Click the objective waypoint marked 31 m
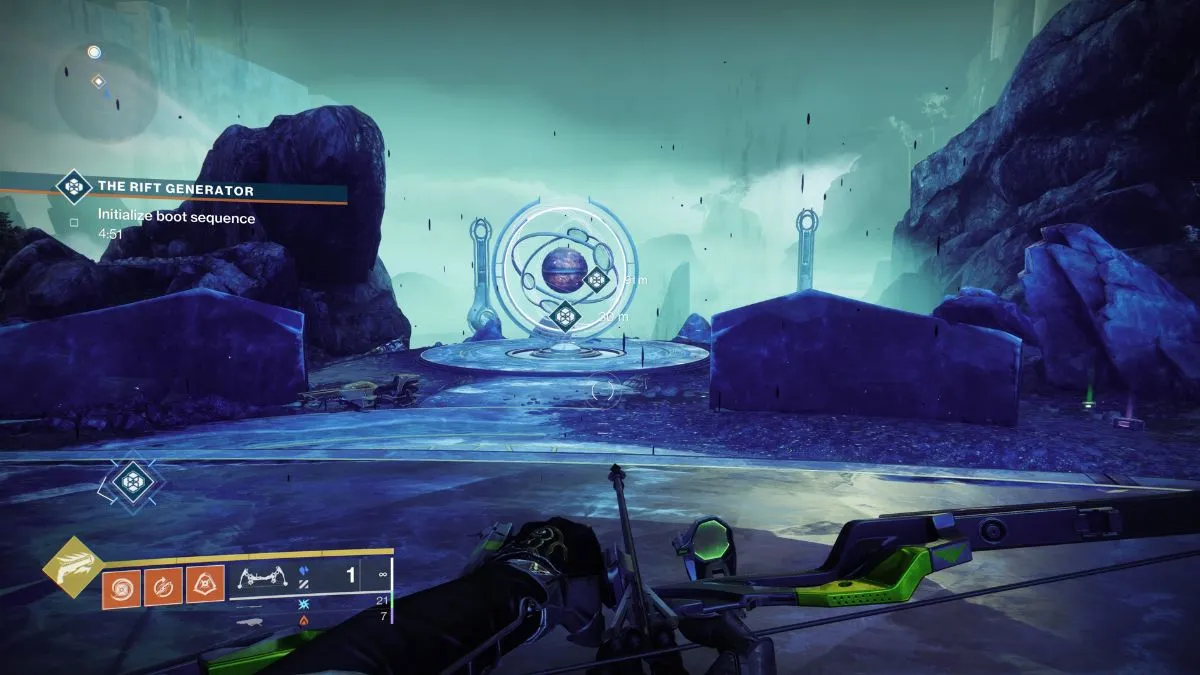The width and height of the screenshot is (1200, 675). [x=597, y=279]
